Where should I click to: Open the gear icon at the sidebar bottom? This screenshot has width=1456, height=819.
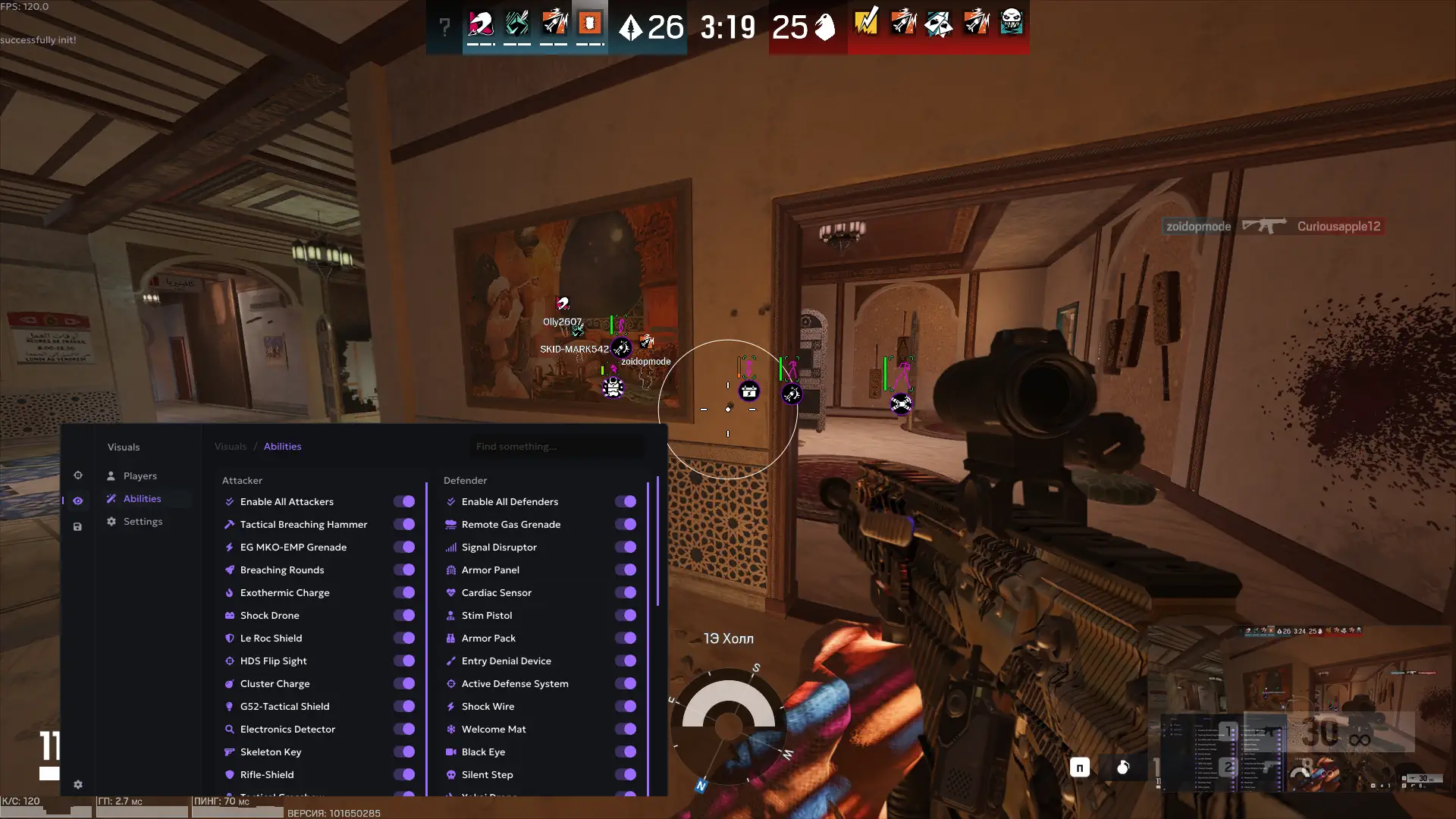click(x=78, y=785)
